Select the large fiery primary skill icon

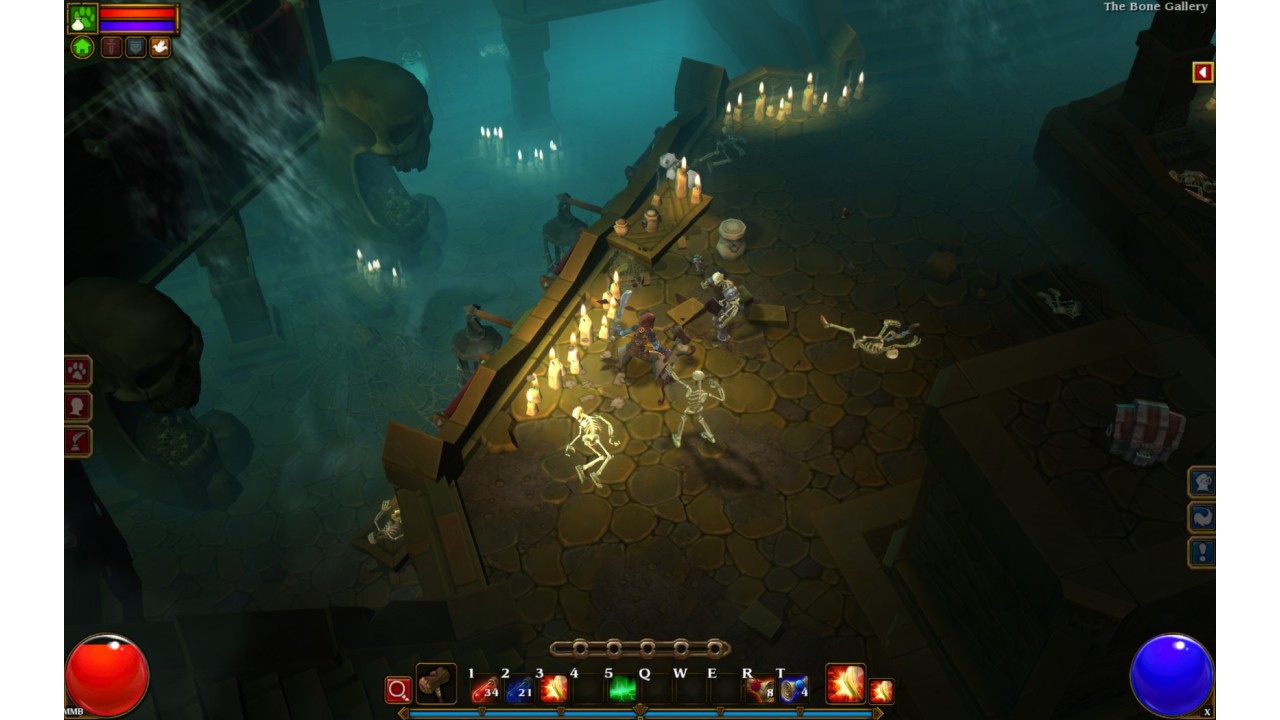pyautogui.click(x=845, y=684)
